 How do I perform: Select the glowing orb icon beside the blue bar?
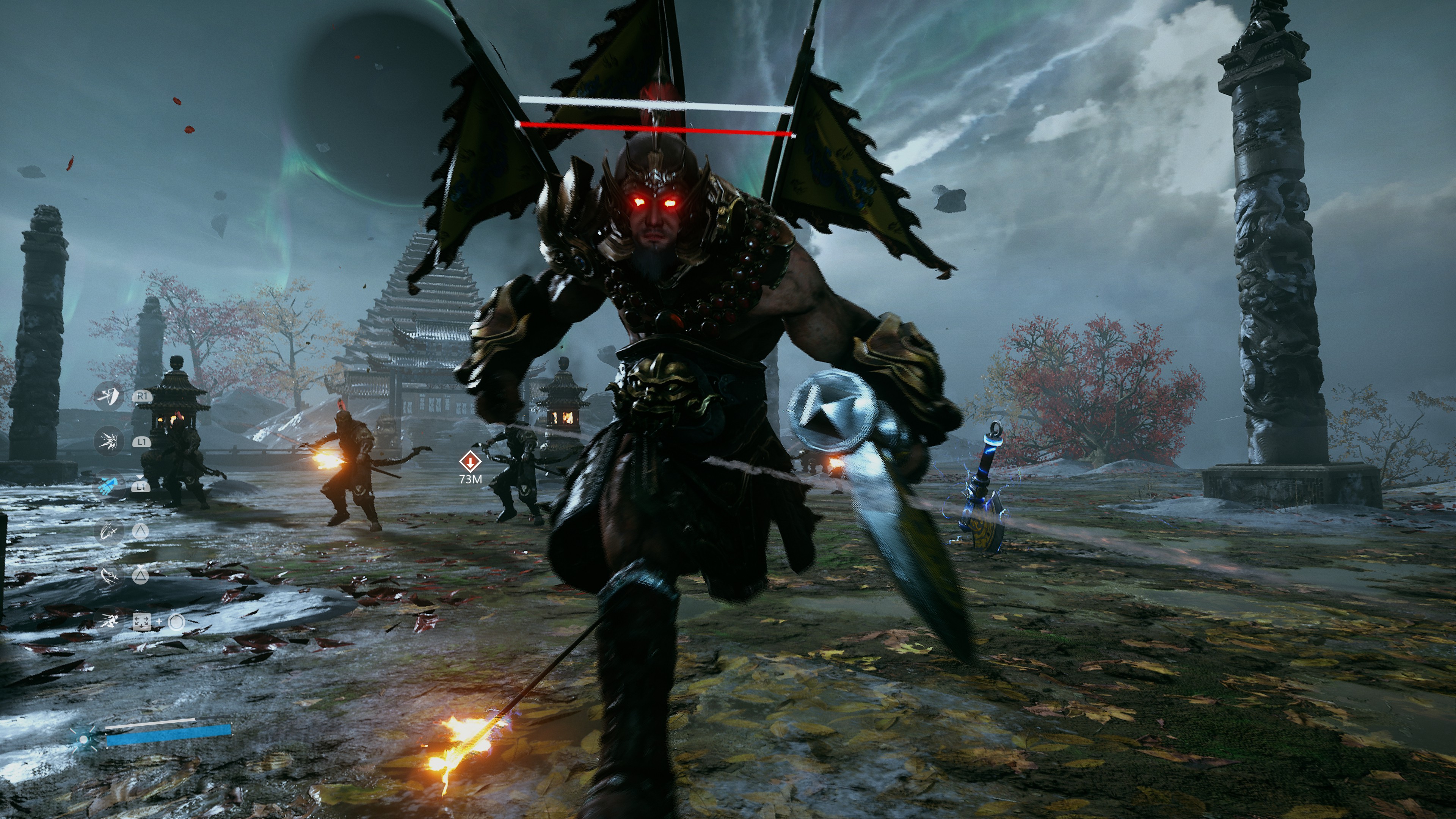click(84, 739)
